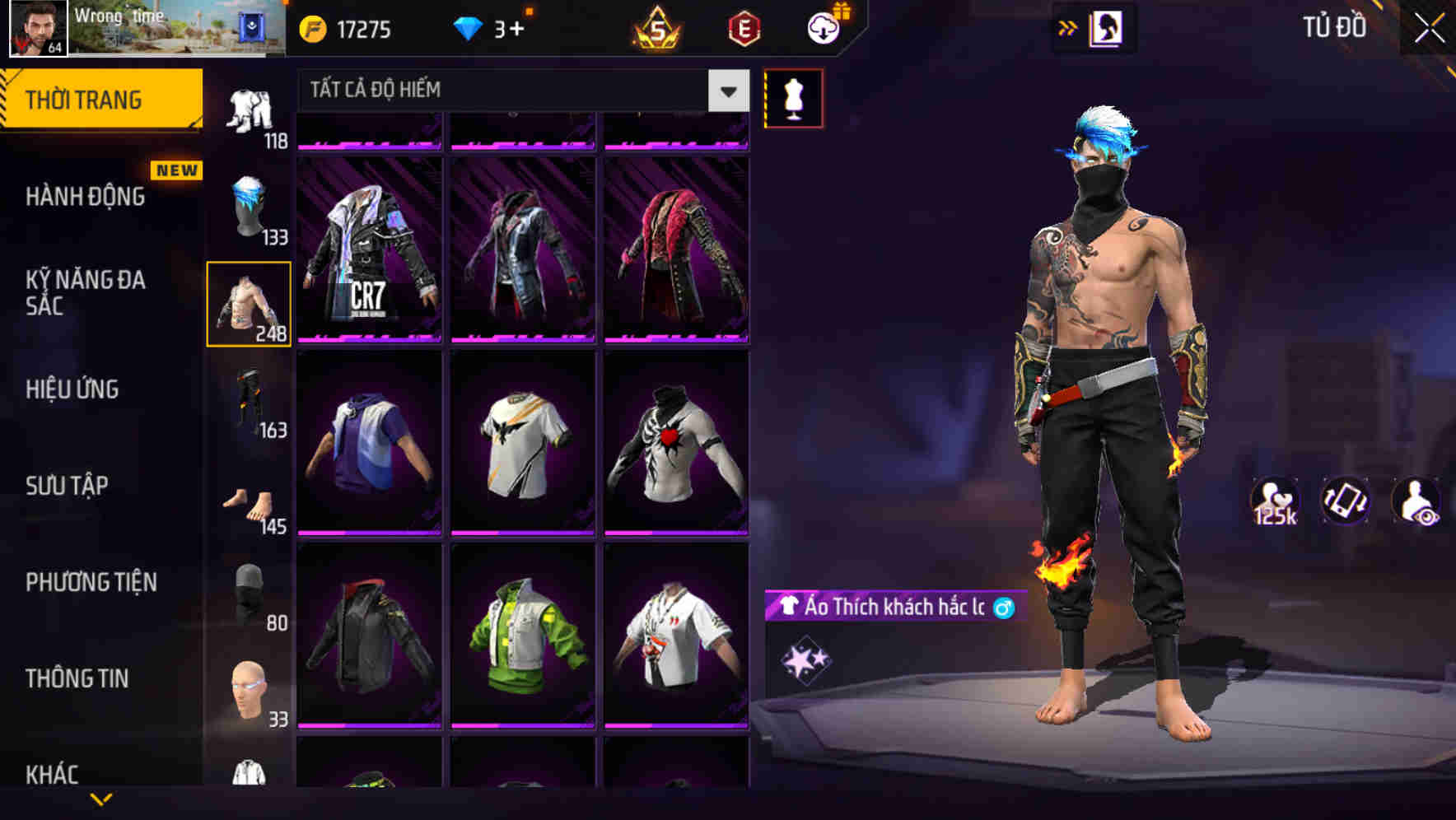Open the diamond top-up icon
Screen dimensions: 1456x820
(468, 28)
